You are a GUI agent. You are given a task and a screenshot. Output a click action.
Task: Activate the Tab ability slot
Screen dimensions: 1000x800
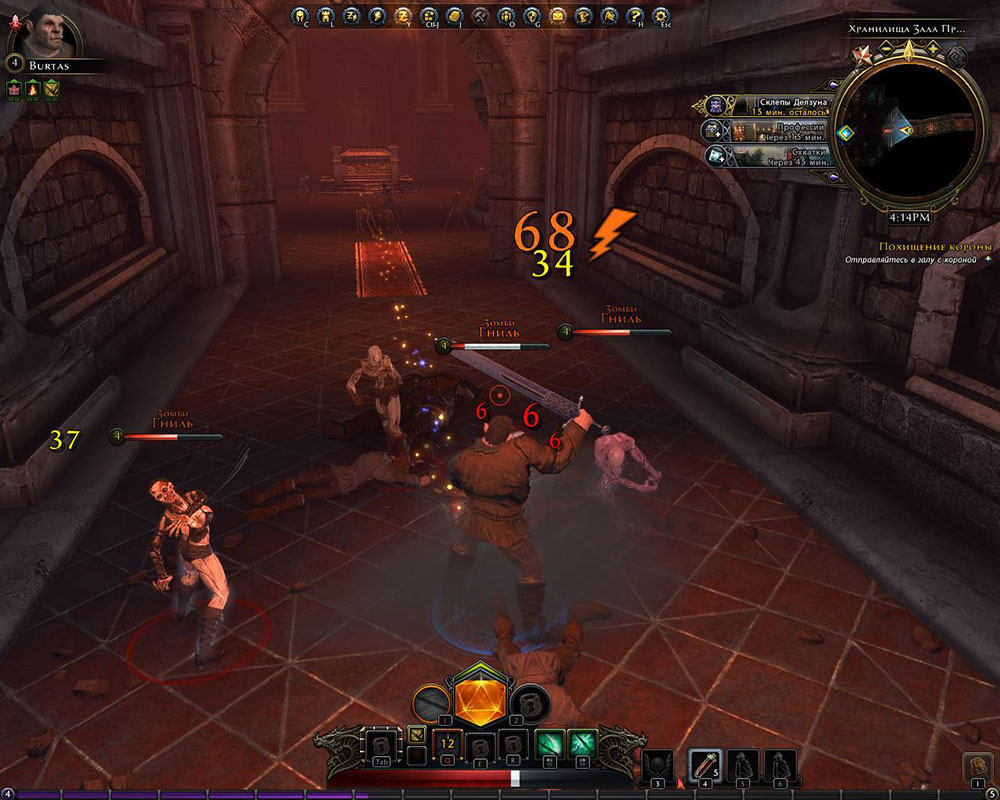pyautogui.click(x=383, y=747)
